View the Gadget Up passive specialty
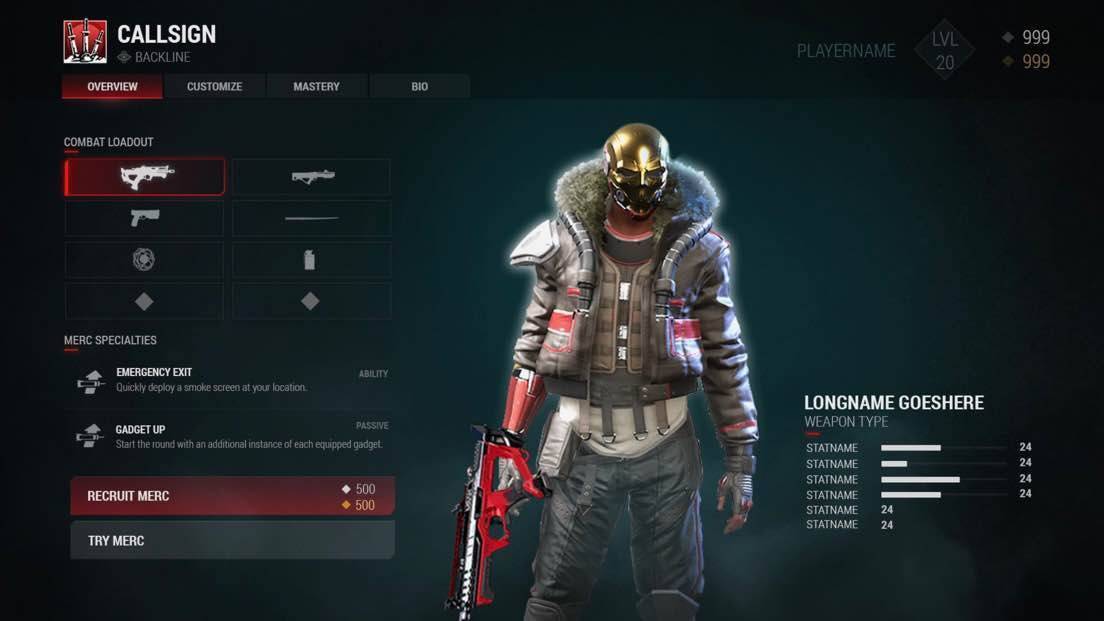Screen dimensions: 1104x621 click(x=232, y=437)
